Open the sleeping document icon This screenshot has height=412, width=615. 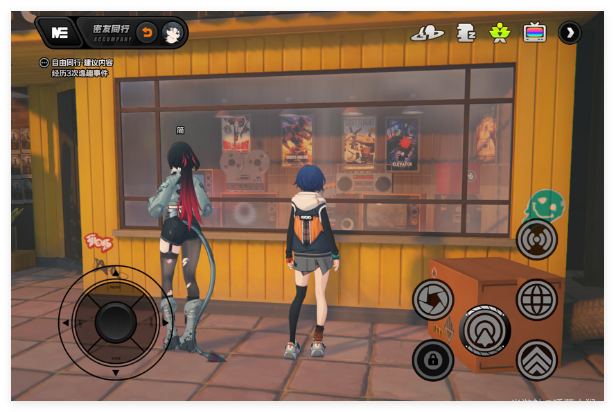pyautogui.click(x=465, y=33)
